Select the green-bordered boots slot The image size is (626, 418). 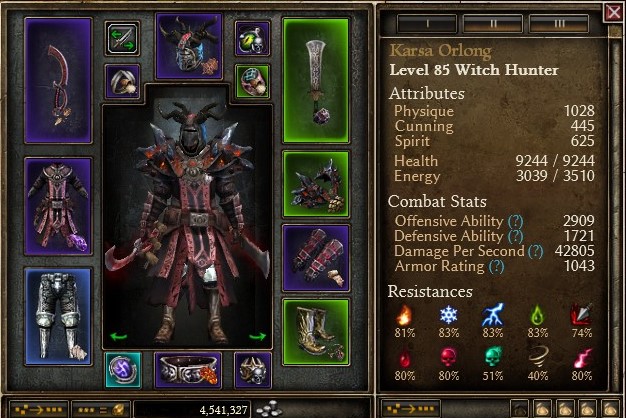point(316,331)
